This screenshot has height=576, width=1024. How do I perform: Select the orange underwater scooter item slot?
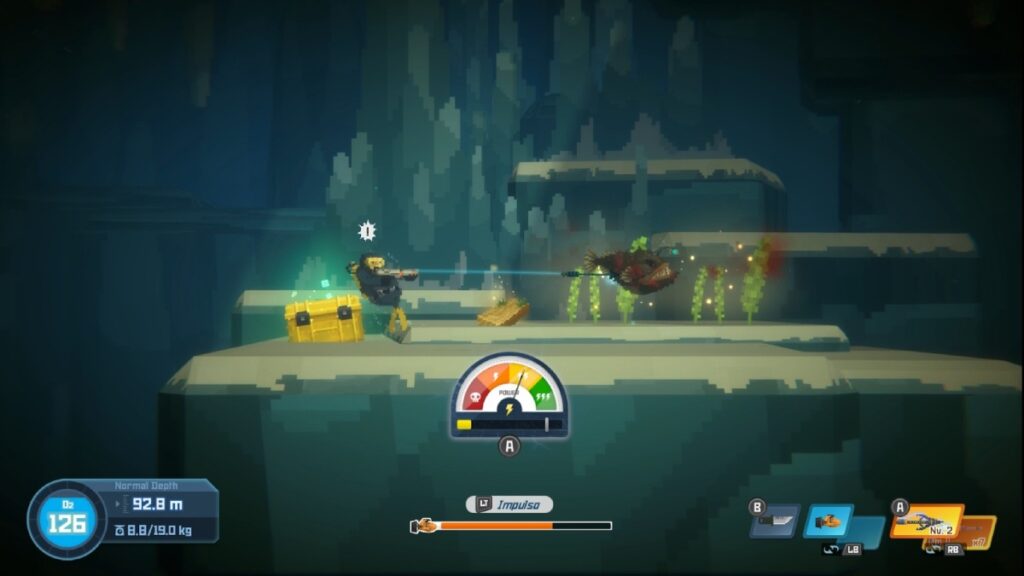coord(828,520)
